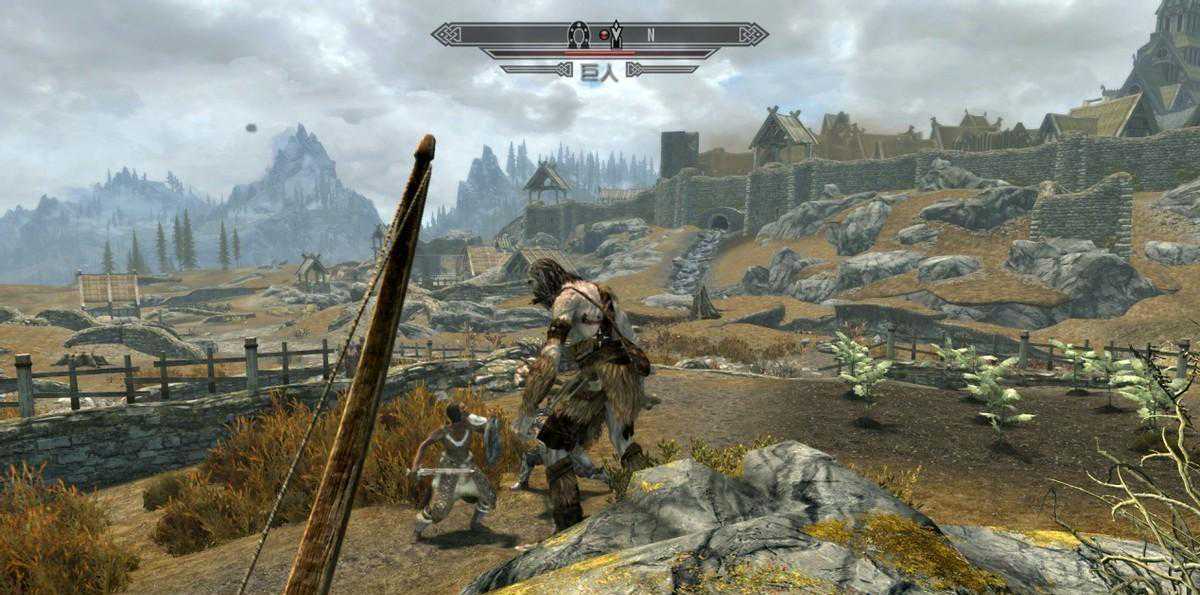Click the white arrow-shaped marker on the compass

point(617,34)
